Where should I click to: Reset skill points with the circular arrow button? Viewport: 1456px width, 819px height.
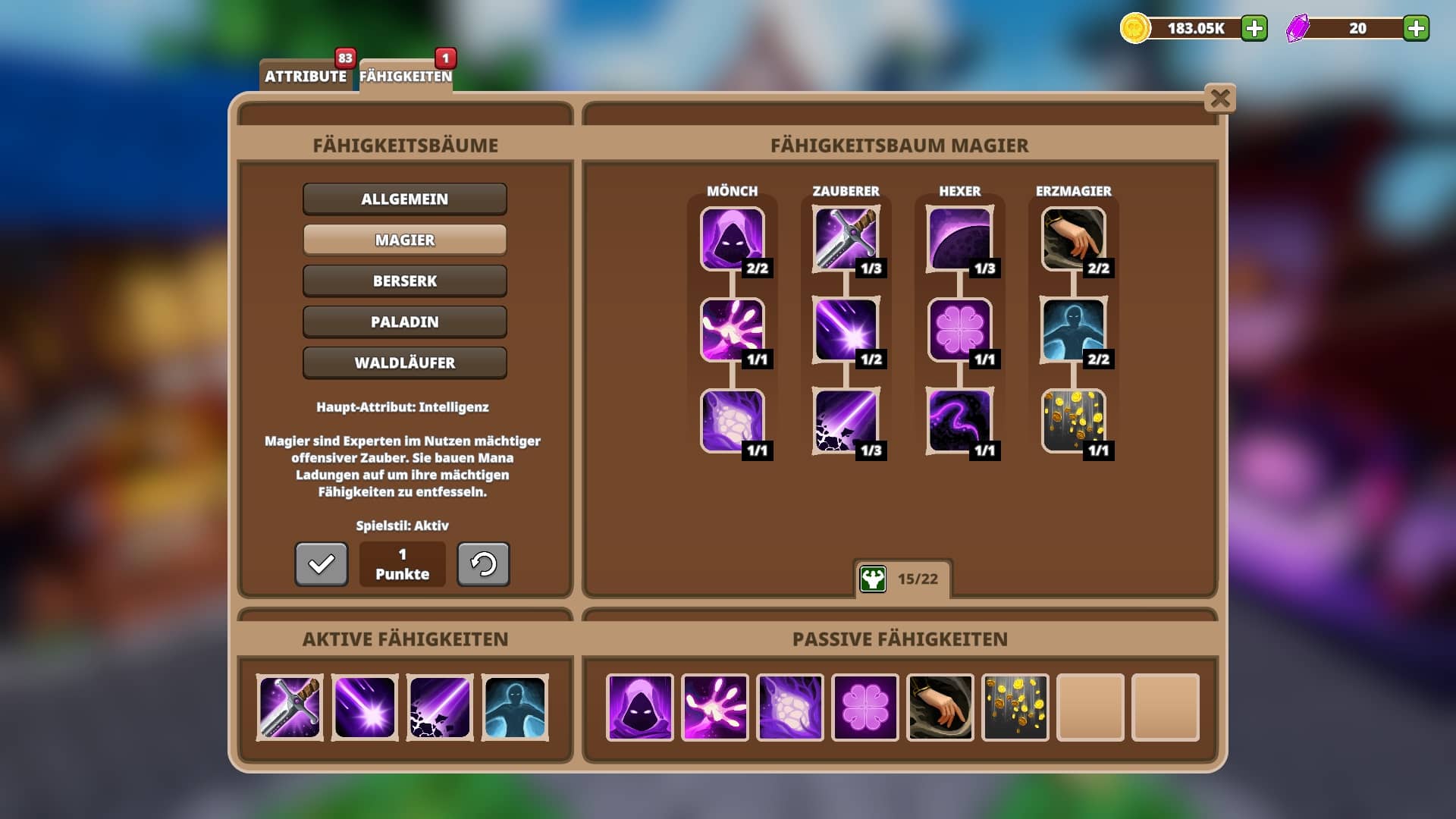[x=483, y=563]
